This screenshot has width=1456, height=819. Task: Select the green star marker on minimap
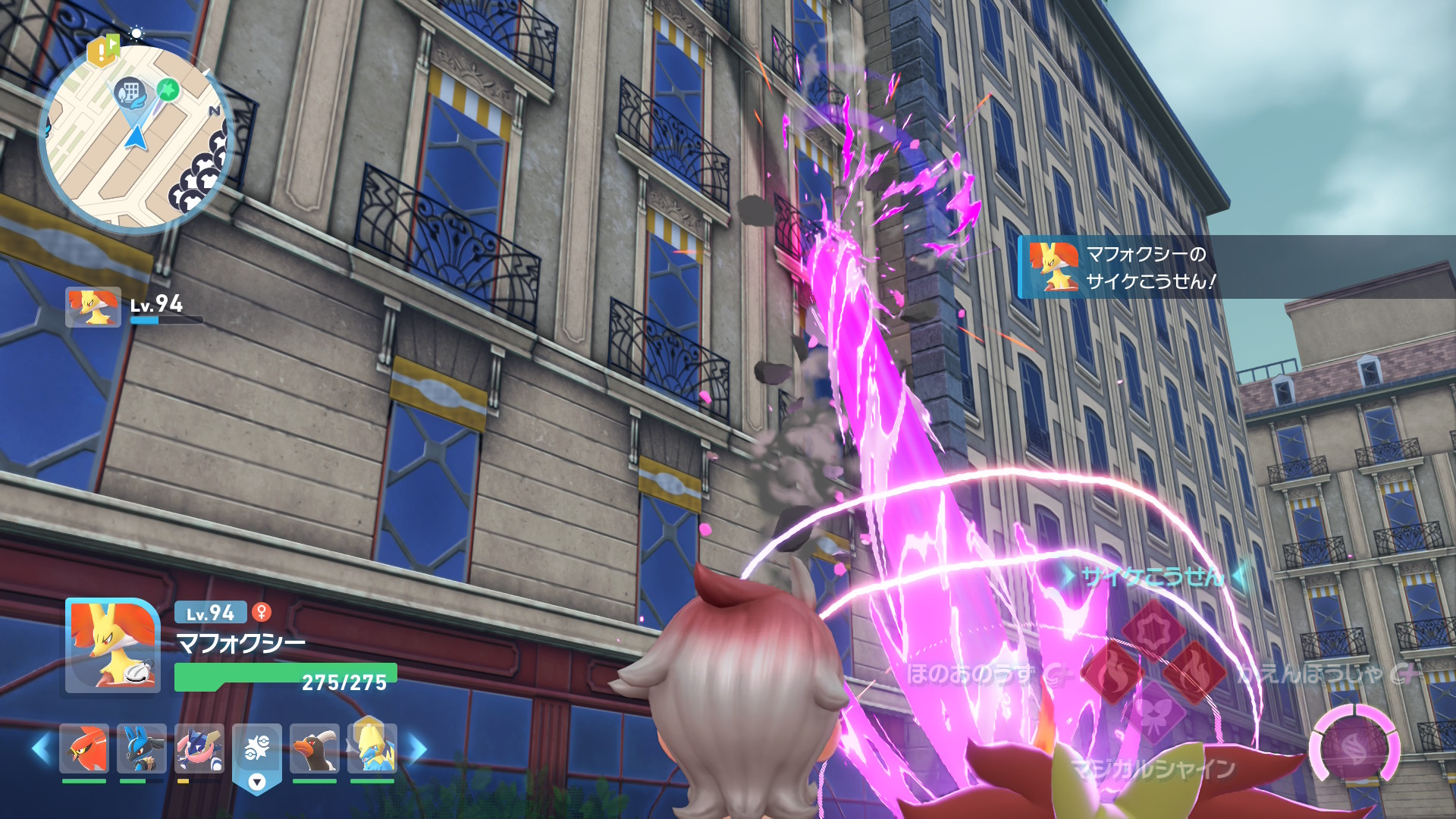168,89
